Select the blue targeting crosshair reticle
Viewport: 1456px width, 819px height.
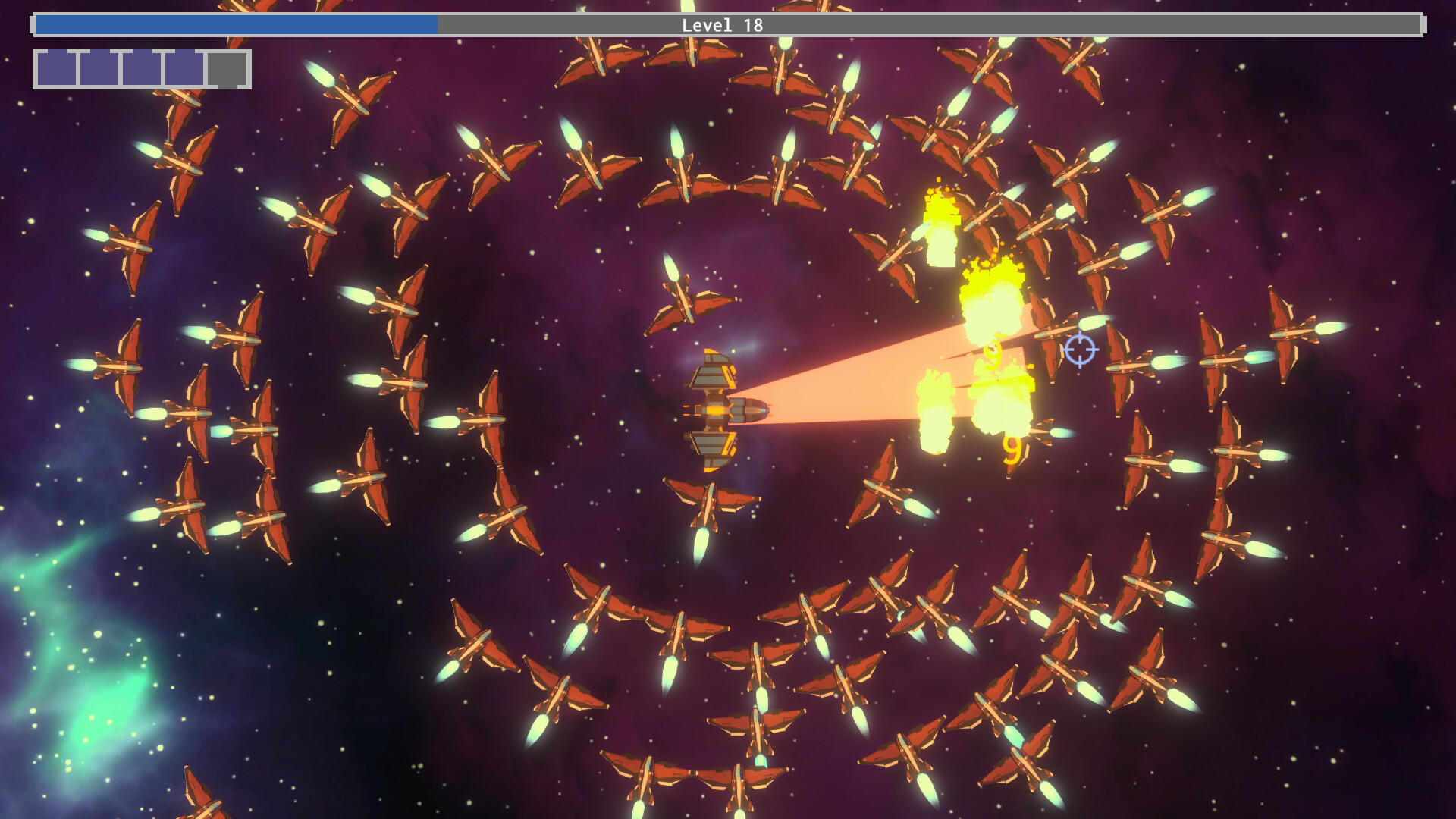point(1080,349)
